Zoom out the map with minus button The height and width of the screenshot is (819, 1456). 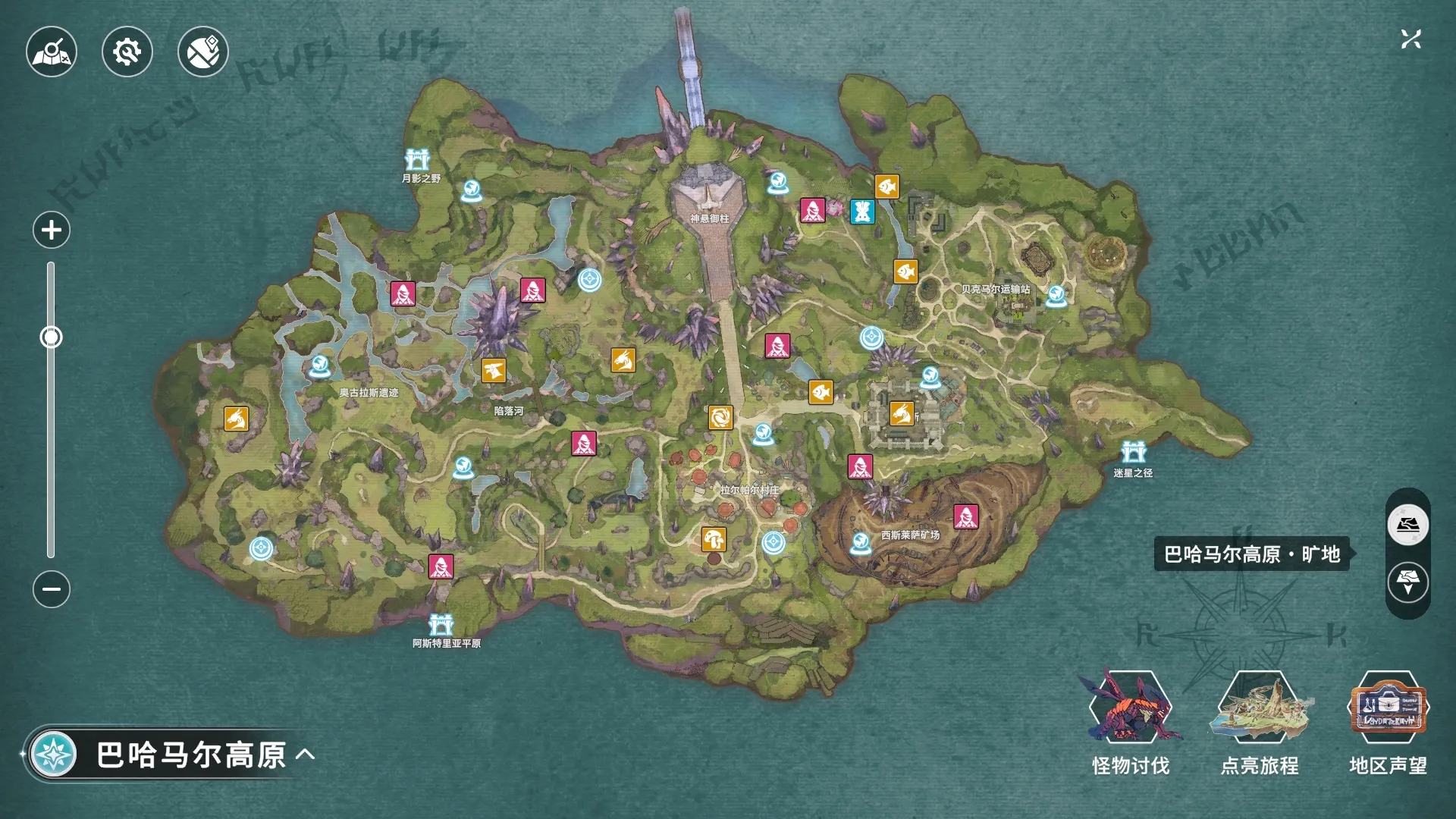[x=52, y=589]
